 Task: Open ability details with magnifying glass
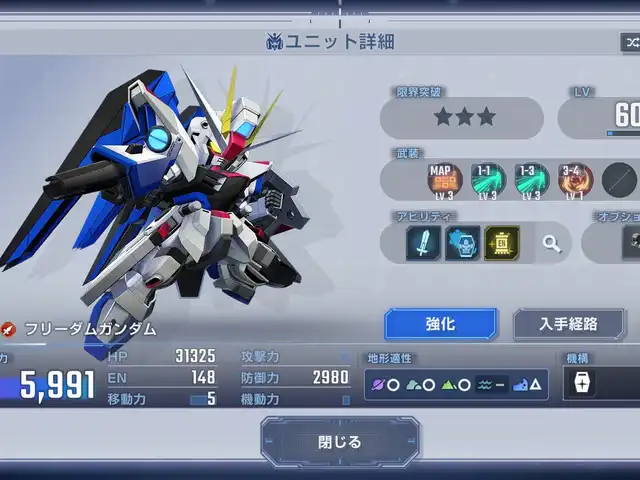(x=552, y=243)
